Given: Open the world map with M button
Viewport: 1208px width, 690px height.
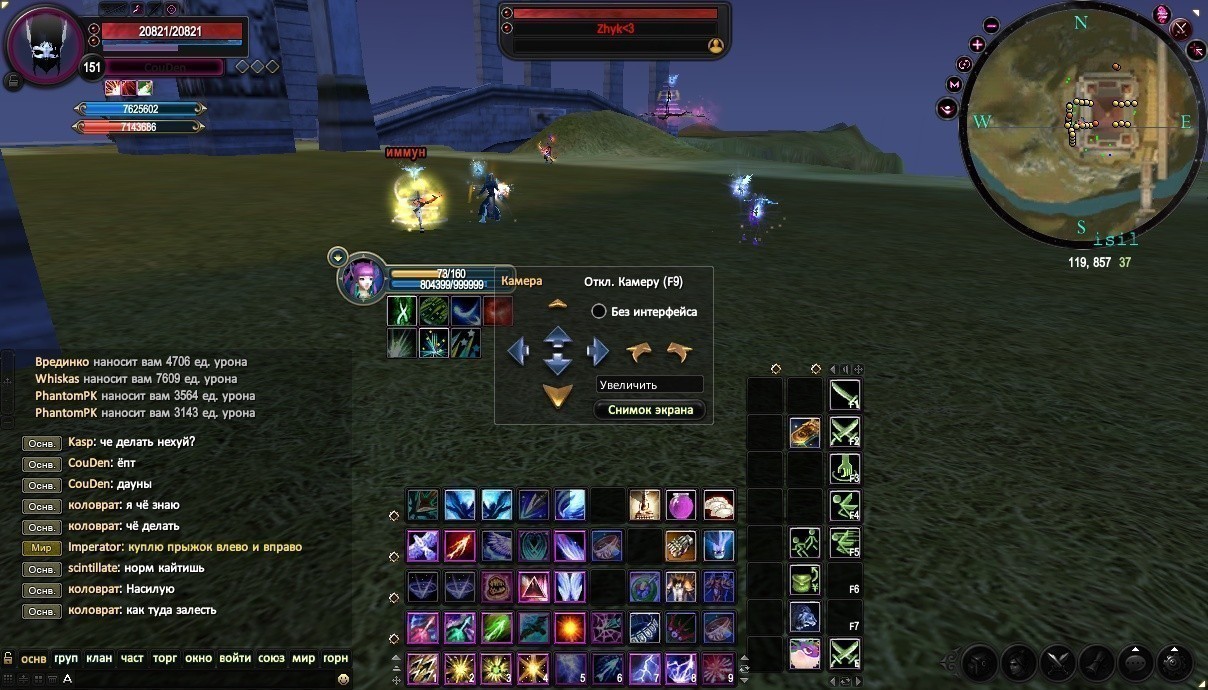Looking at the screenshot, I should coord(954,85).
